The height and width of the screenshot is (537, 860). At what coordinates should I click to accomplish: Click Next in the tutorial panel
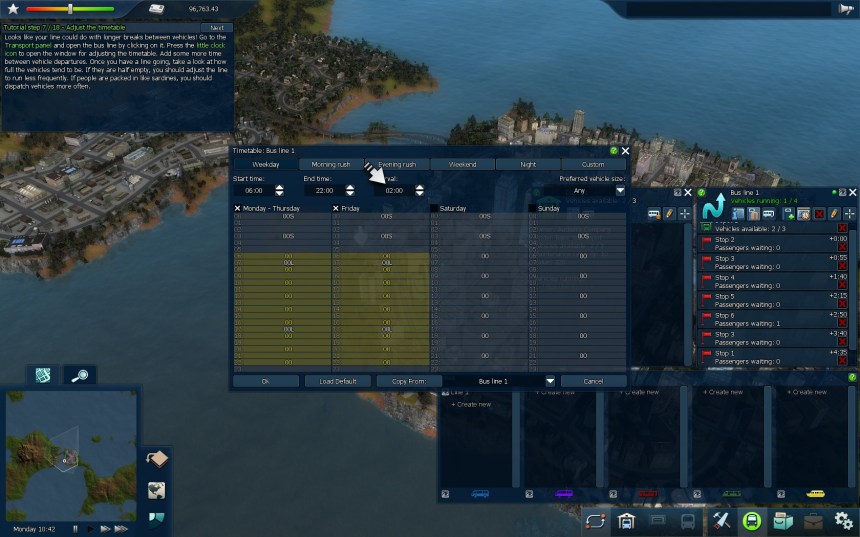coord(216,27)
